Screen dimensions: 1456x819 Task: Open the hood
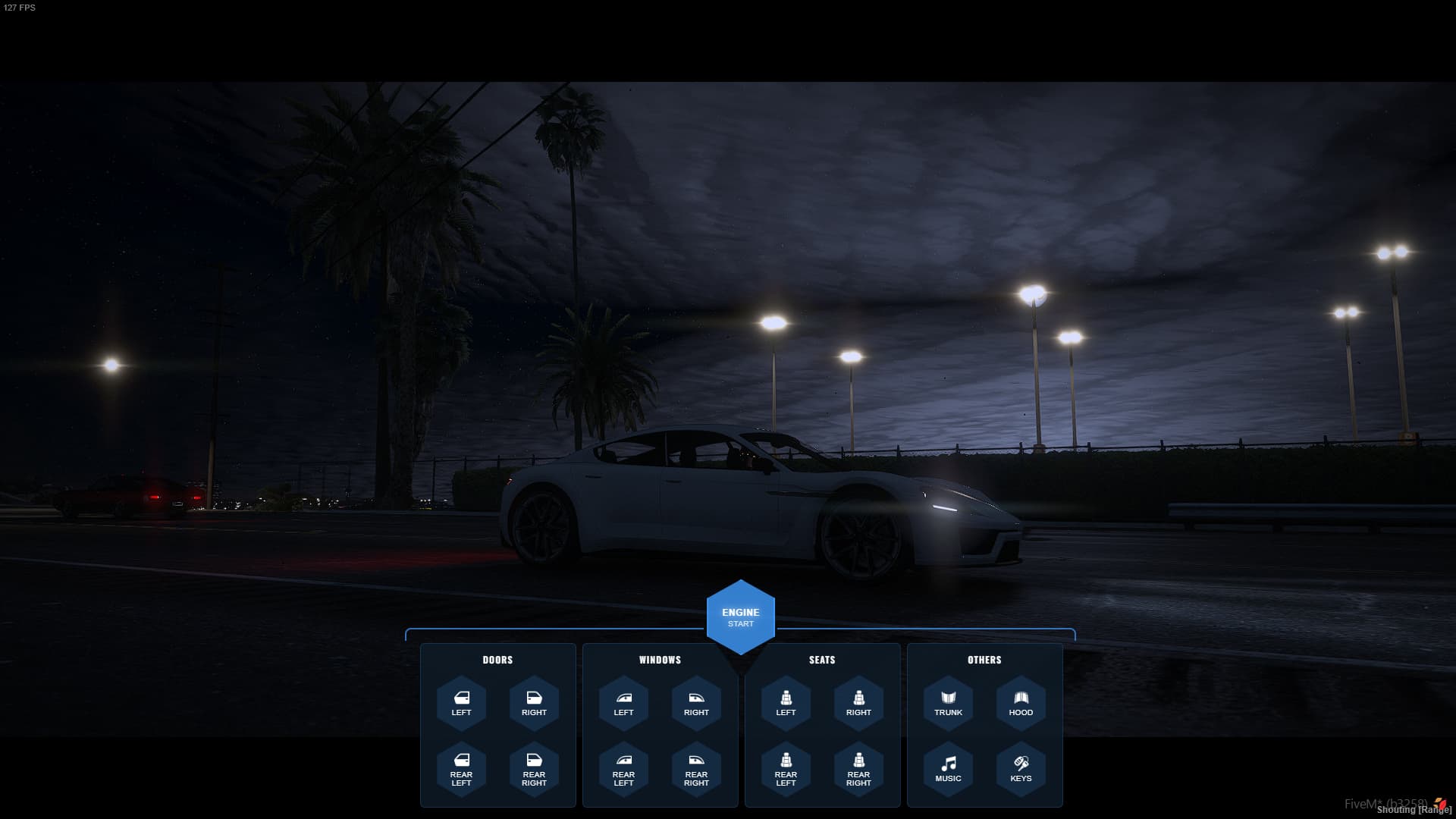(1021, 703)
